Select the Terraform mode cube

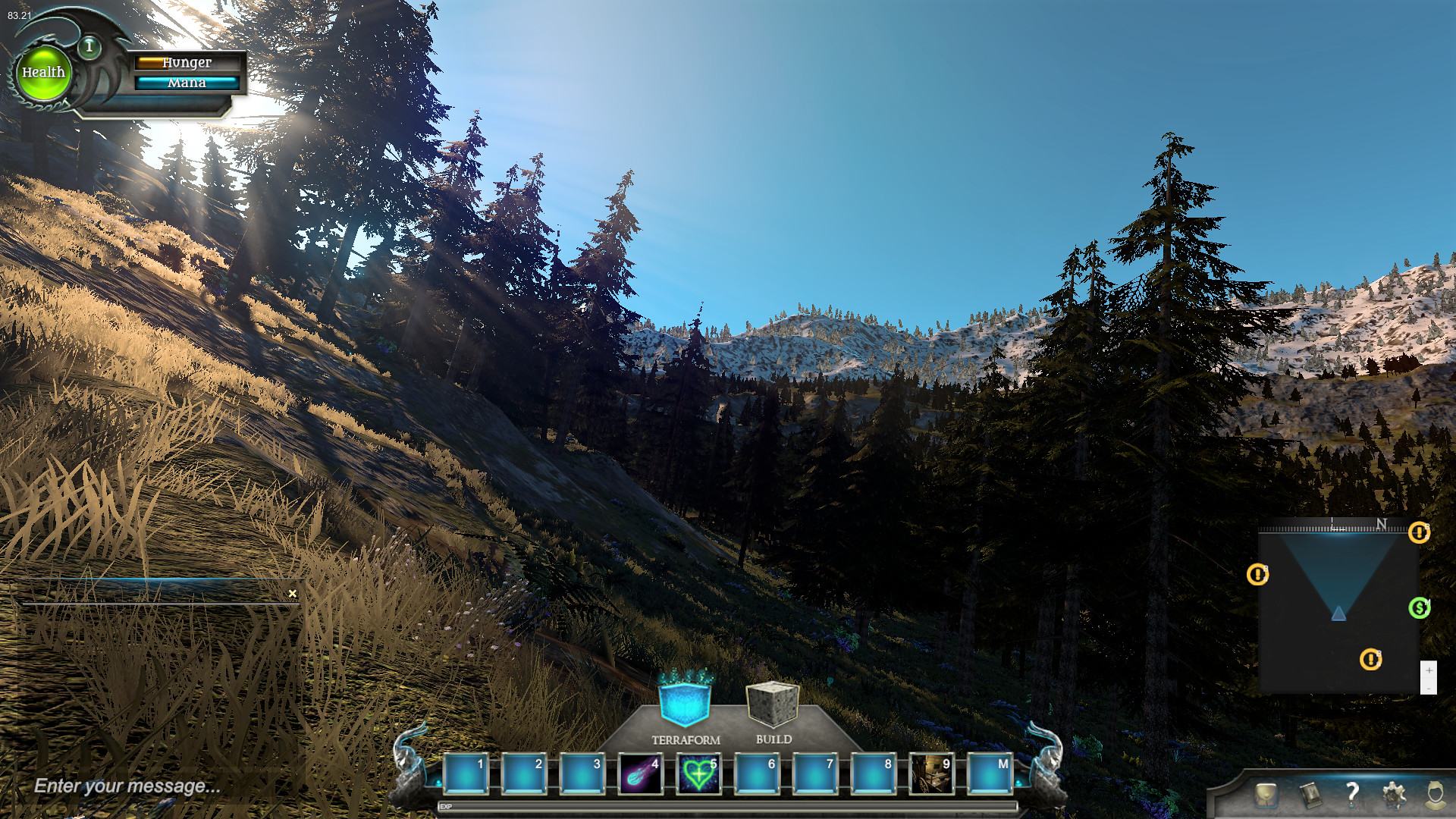[685, 702]
